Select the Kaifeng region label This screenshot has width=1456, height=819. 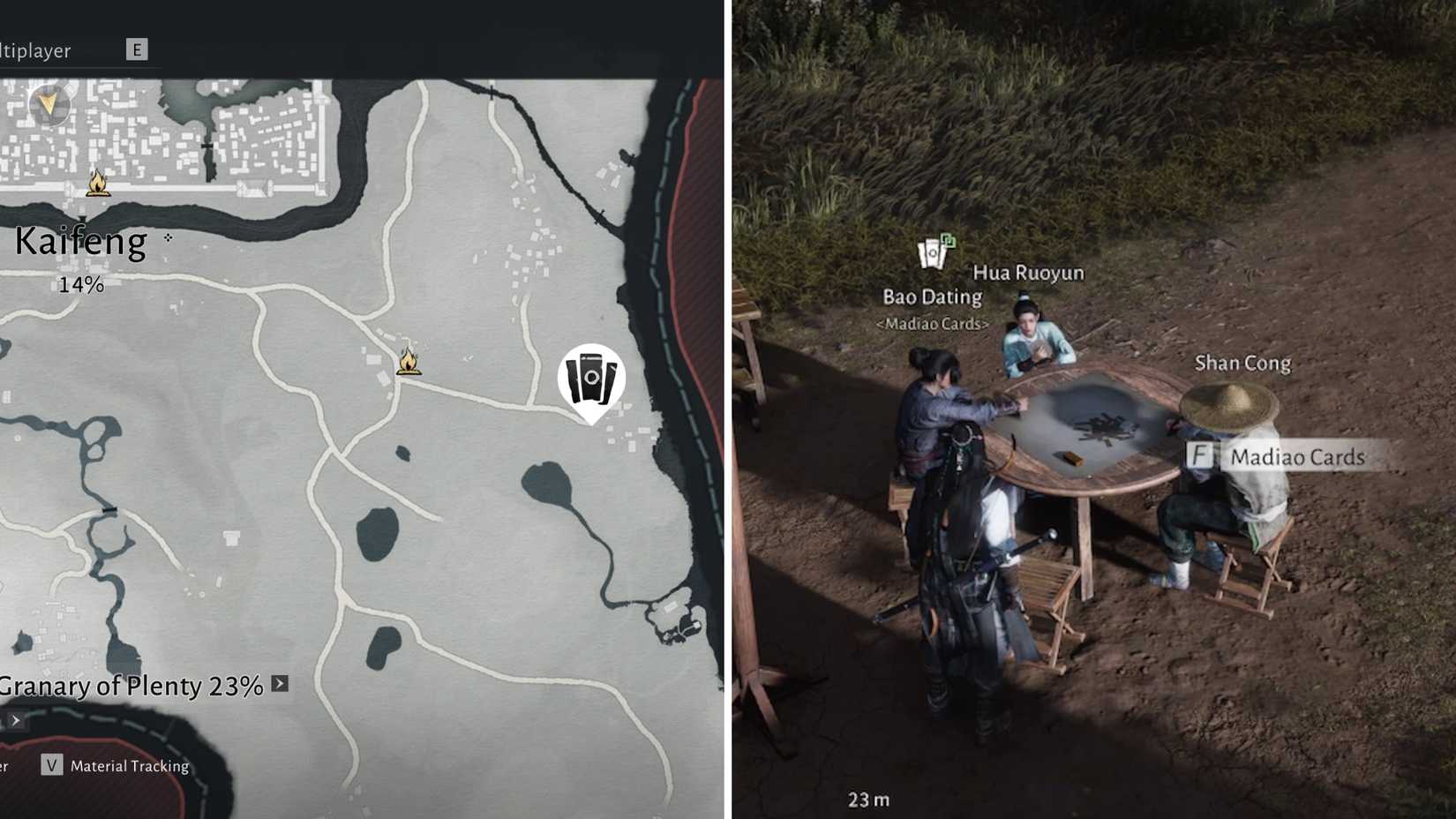click(x=79, y=240)
